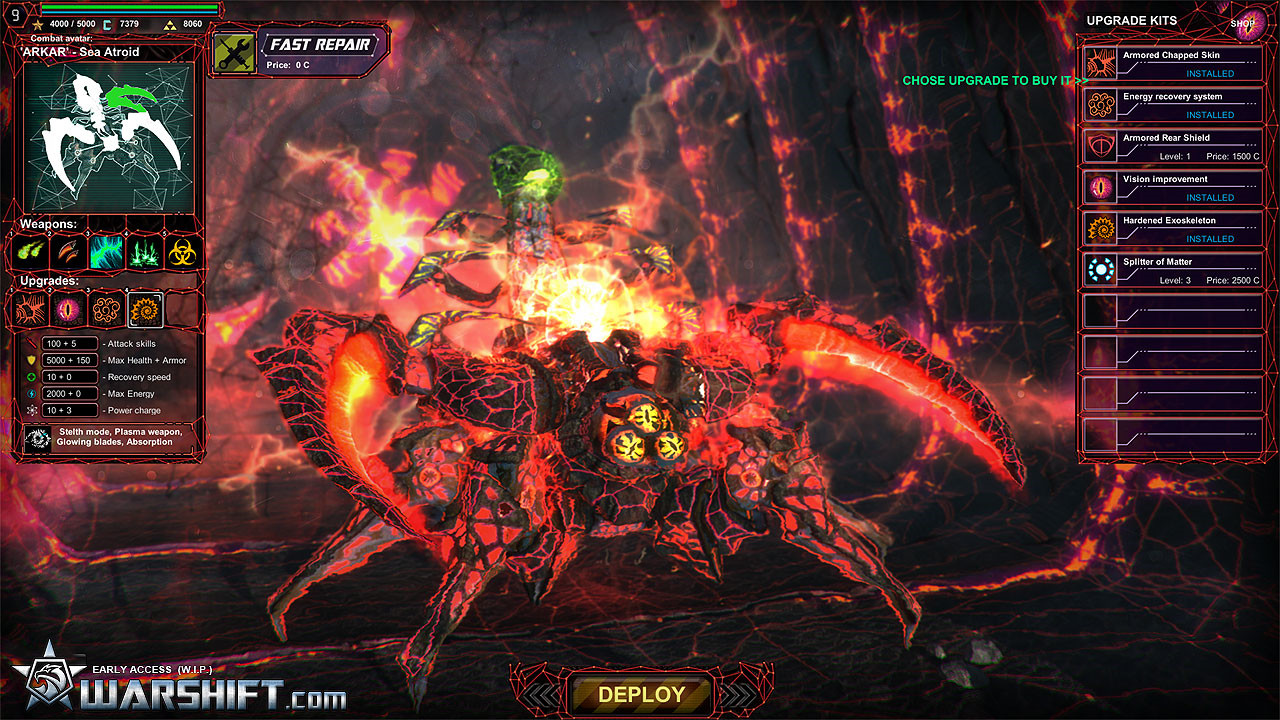The height and width of the screenshot is (720, 1280).
Task: Expand the right chevron arrows beside Deploy
Action: [740, 692]
